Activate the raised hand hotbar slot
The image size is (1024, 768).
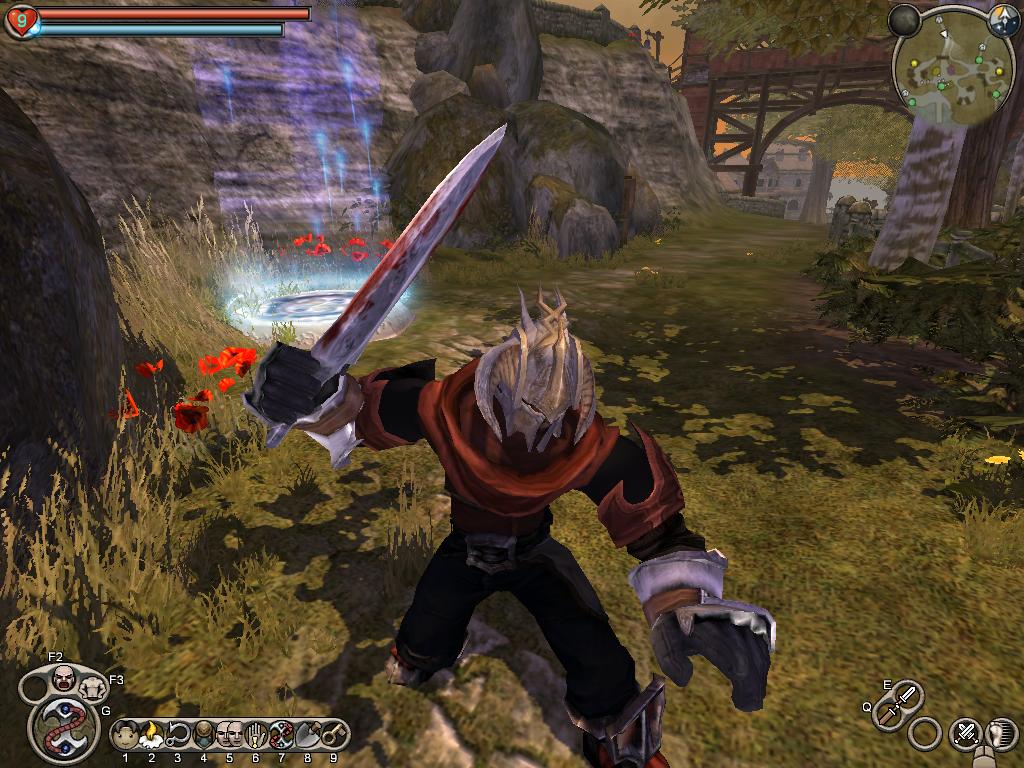coord(255,735)
